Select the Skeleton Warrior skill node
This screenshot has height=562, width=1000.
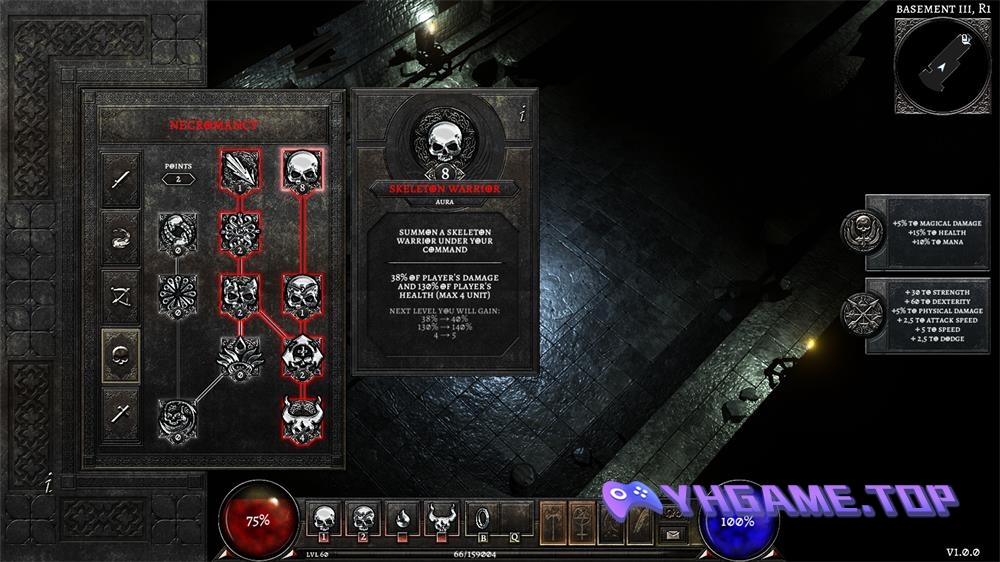point(302,169)
